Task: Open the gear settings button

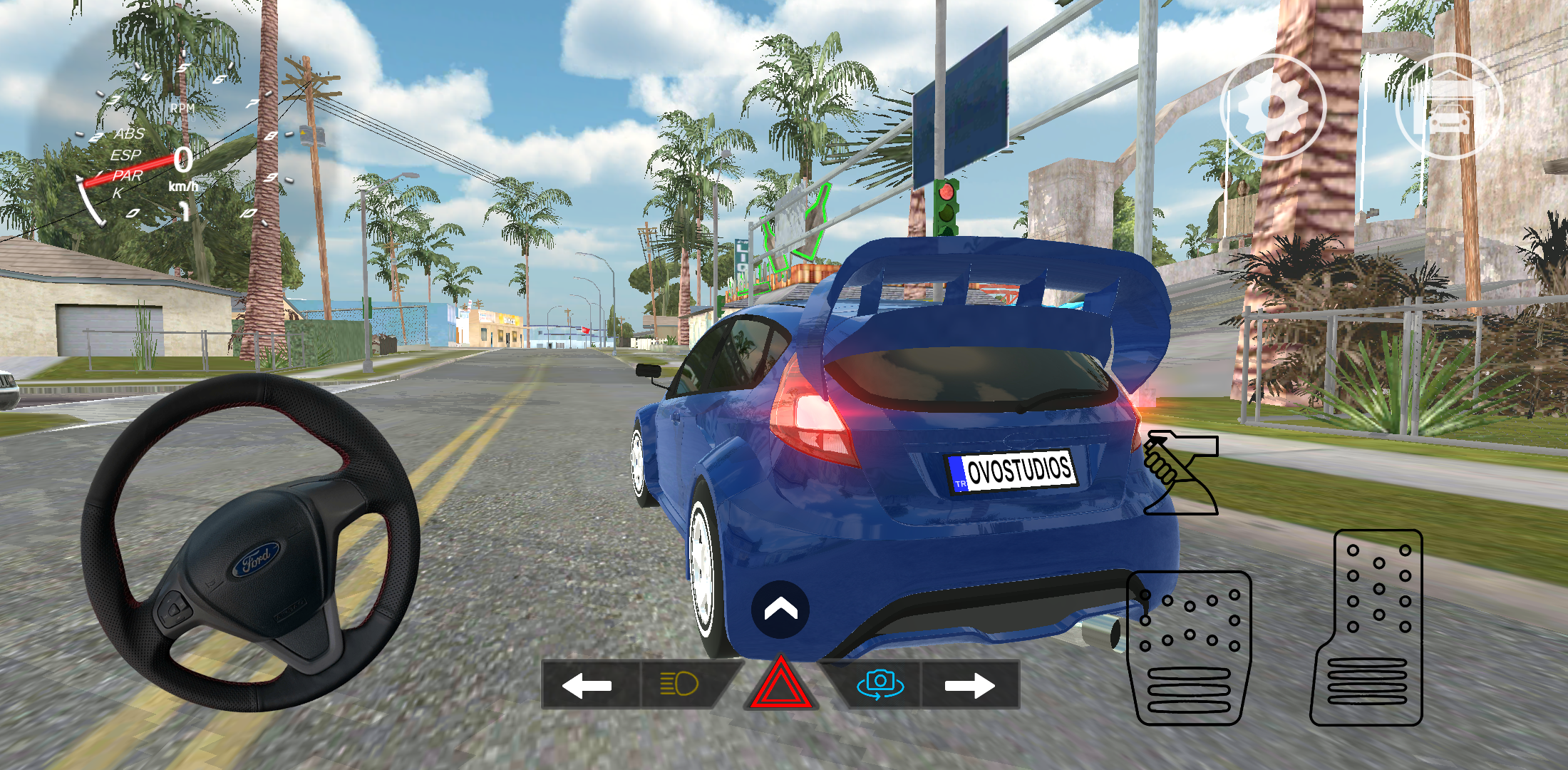Action: [1273, 107]
